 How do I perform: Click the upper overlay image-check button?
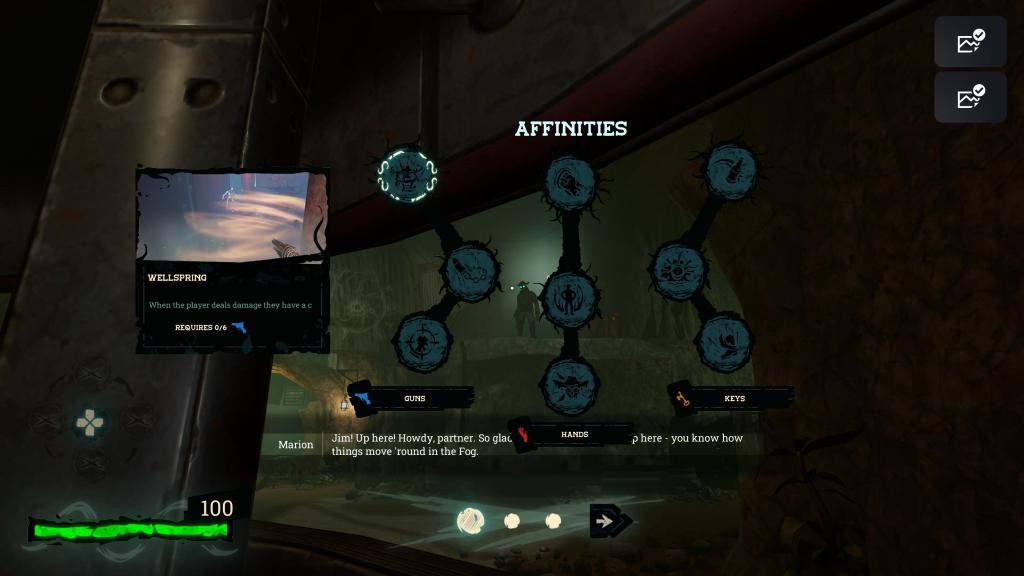(970, 42)
